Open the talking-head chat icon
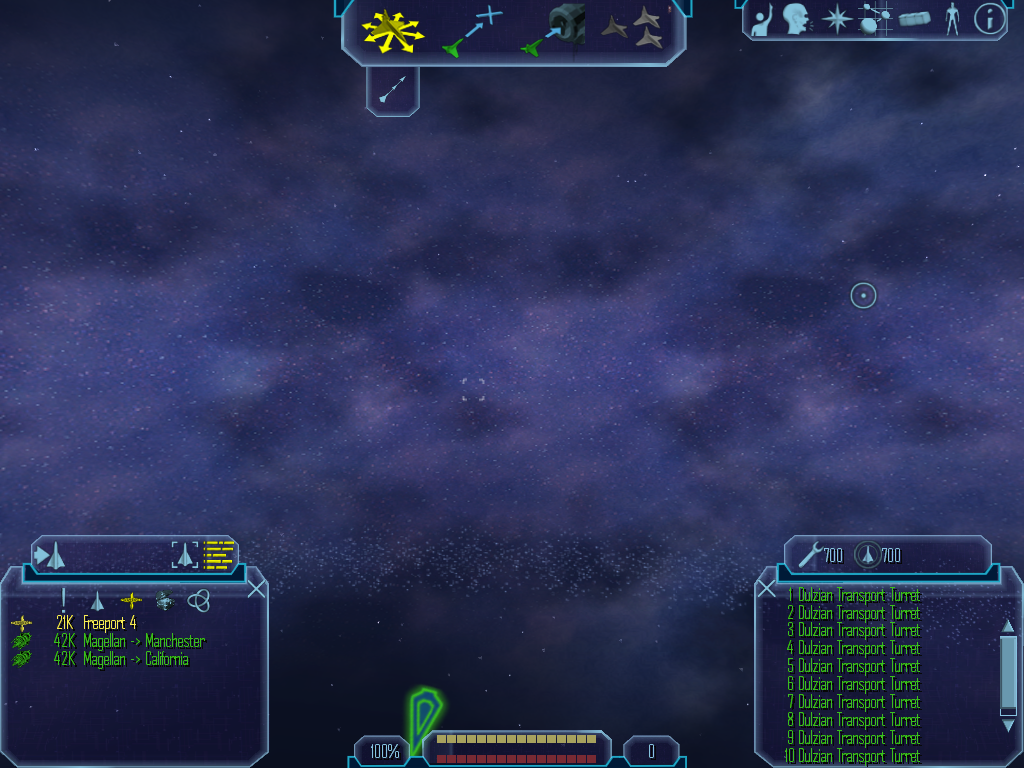Viewport: 1024px width, 768px height. tap(796, 19)
